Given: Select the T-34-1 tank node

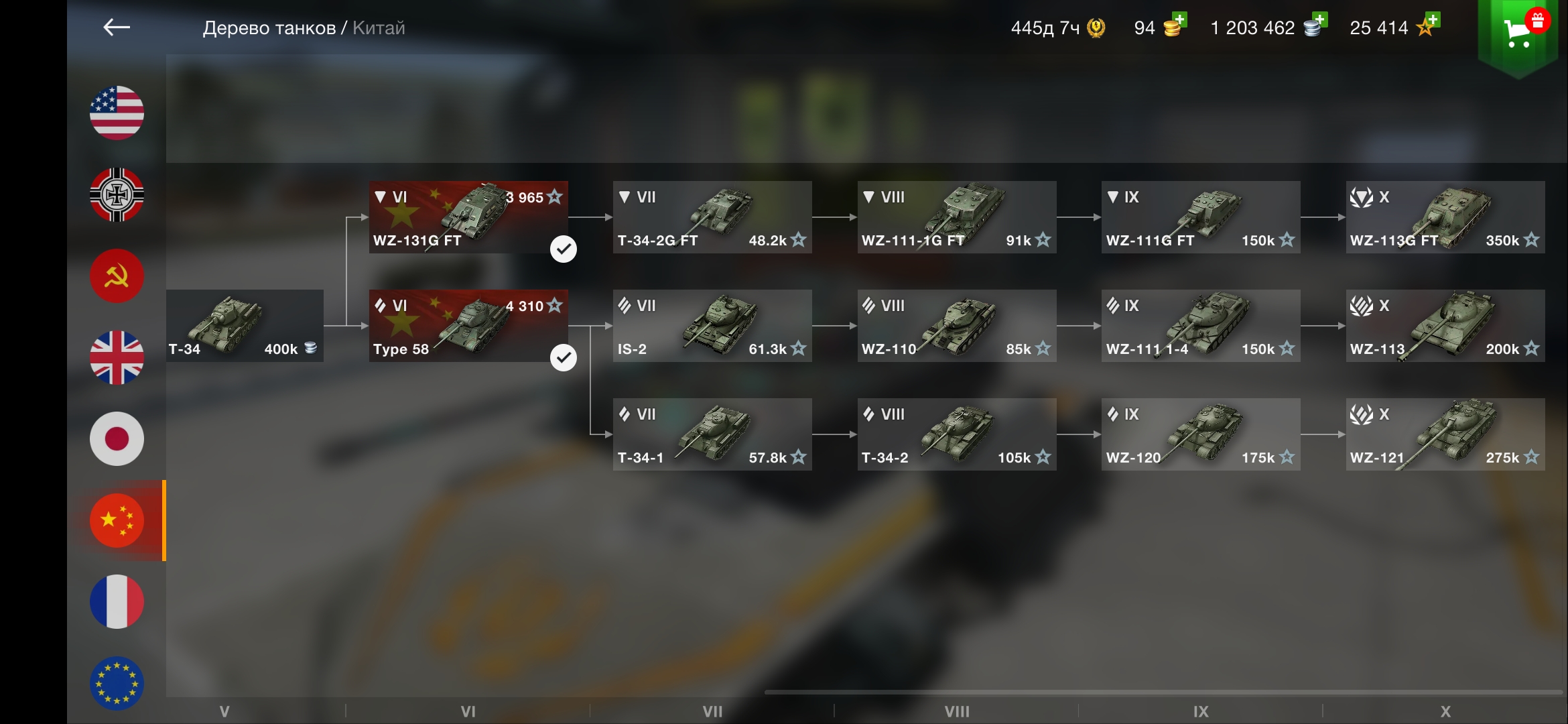Looking at the screenshot, I should pyautogui.click(x=712, y=434).
